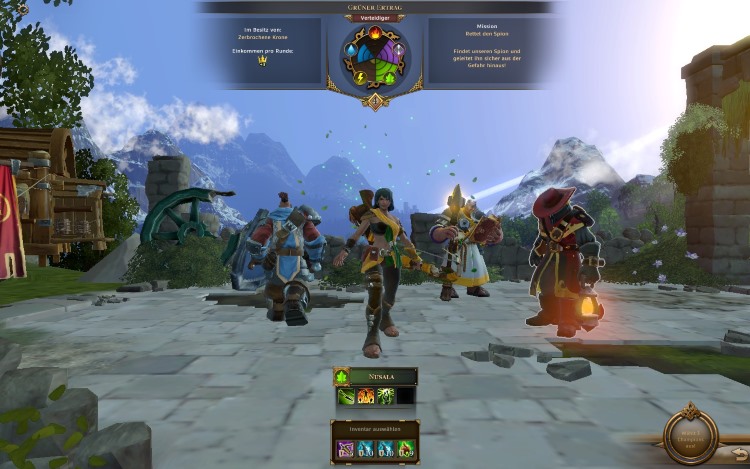Select the purple crystal element icon
Screen dimensions: 750x469
pyautogui.click(x=398, y=50)
